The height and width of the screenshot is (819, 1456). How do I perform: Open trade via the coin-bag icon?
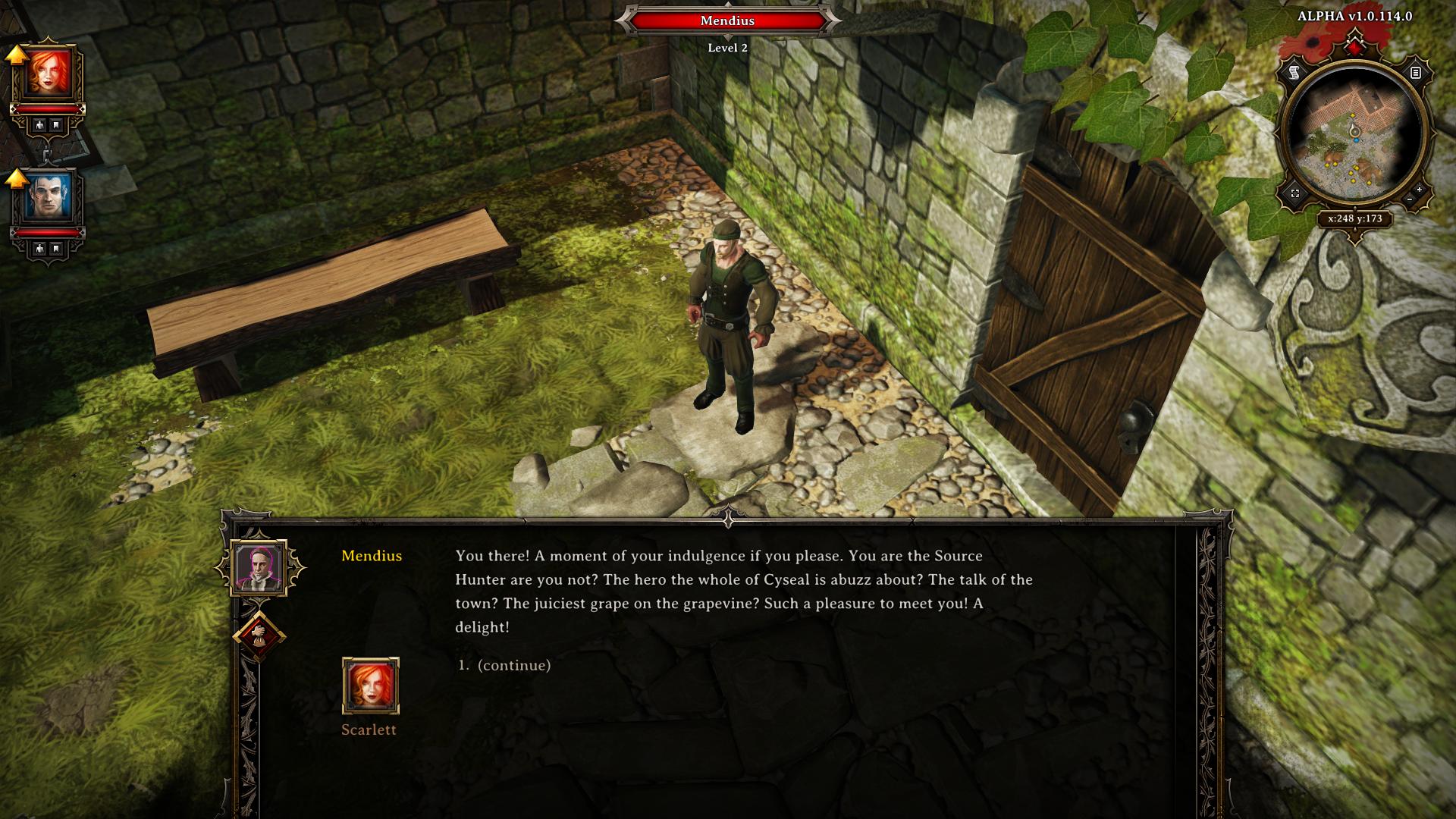[x=259, y=634]
